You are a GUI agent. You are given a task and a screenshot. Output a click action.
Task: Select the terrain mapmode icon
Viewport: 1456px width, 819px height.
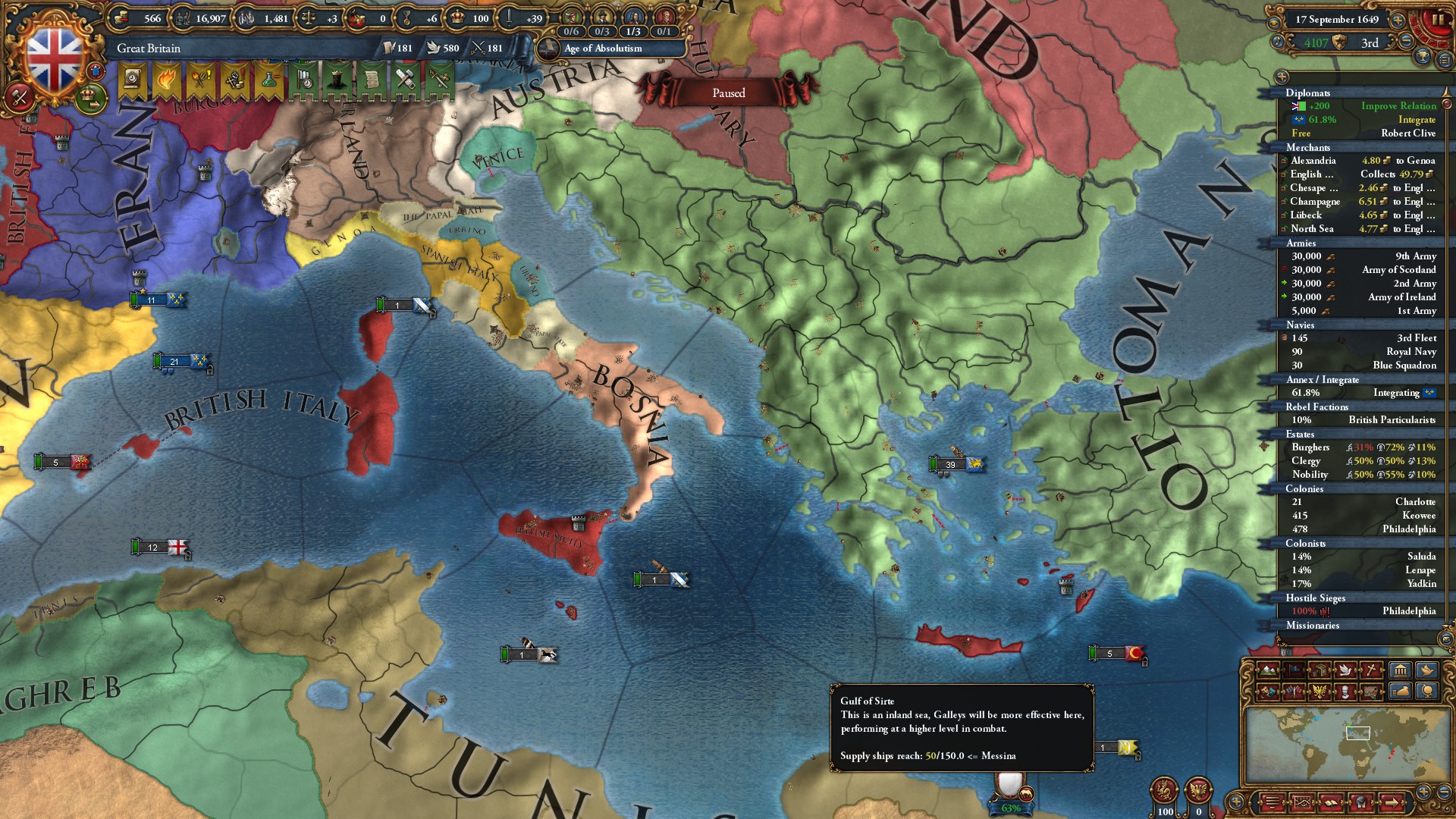[1268, 670]
